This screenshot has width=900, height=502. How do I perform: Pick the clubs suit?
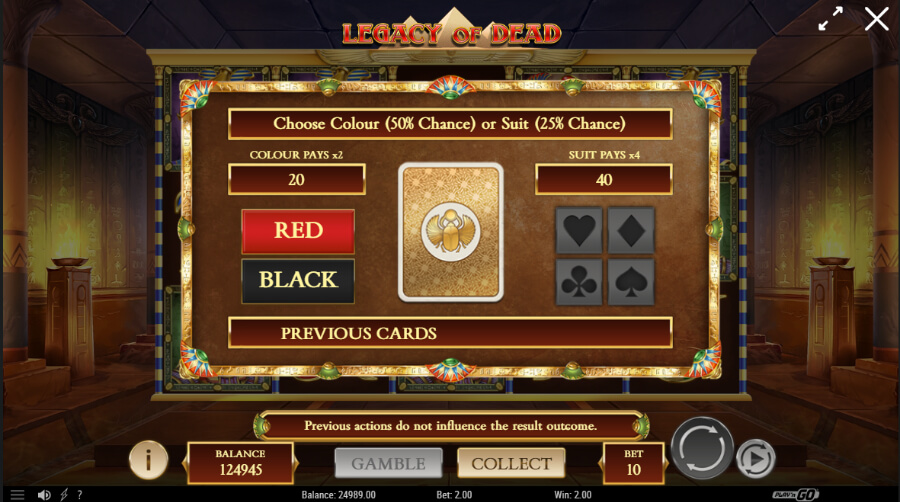580,282
